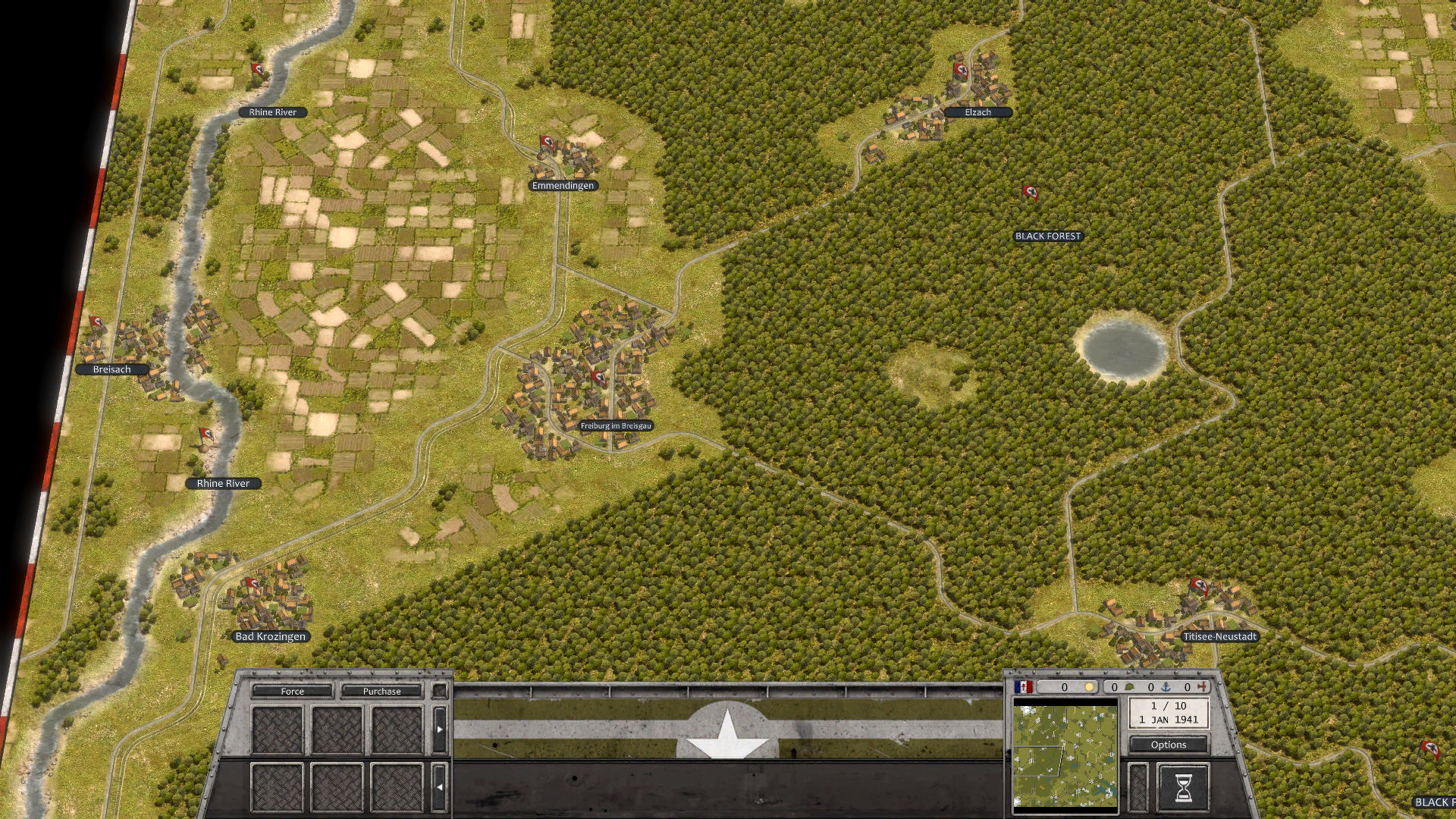Click the gold coin resource icon
Viewport: 1456px width, 819px height.
coord(1090,687)
